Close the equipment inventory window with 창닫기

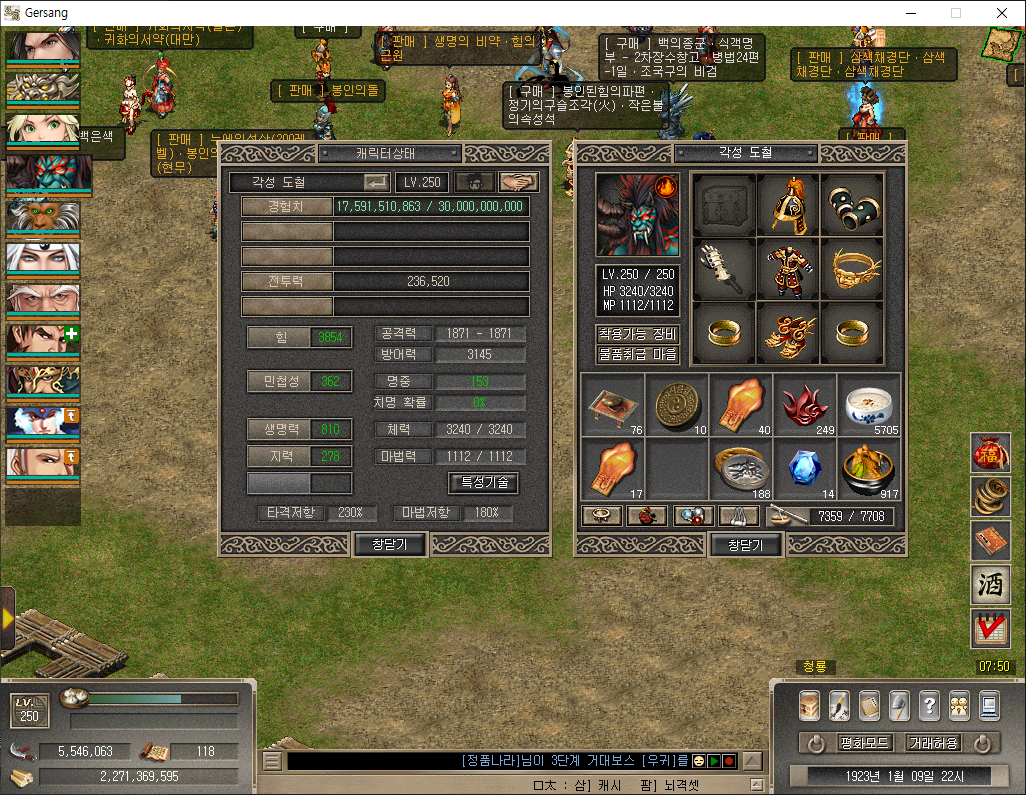coord(745,545)
